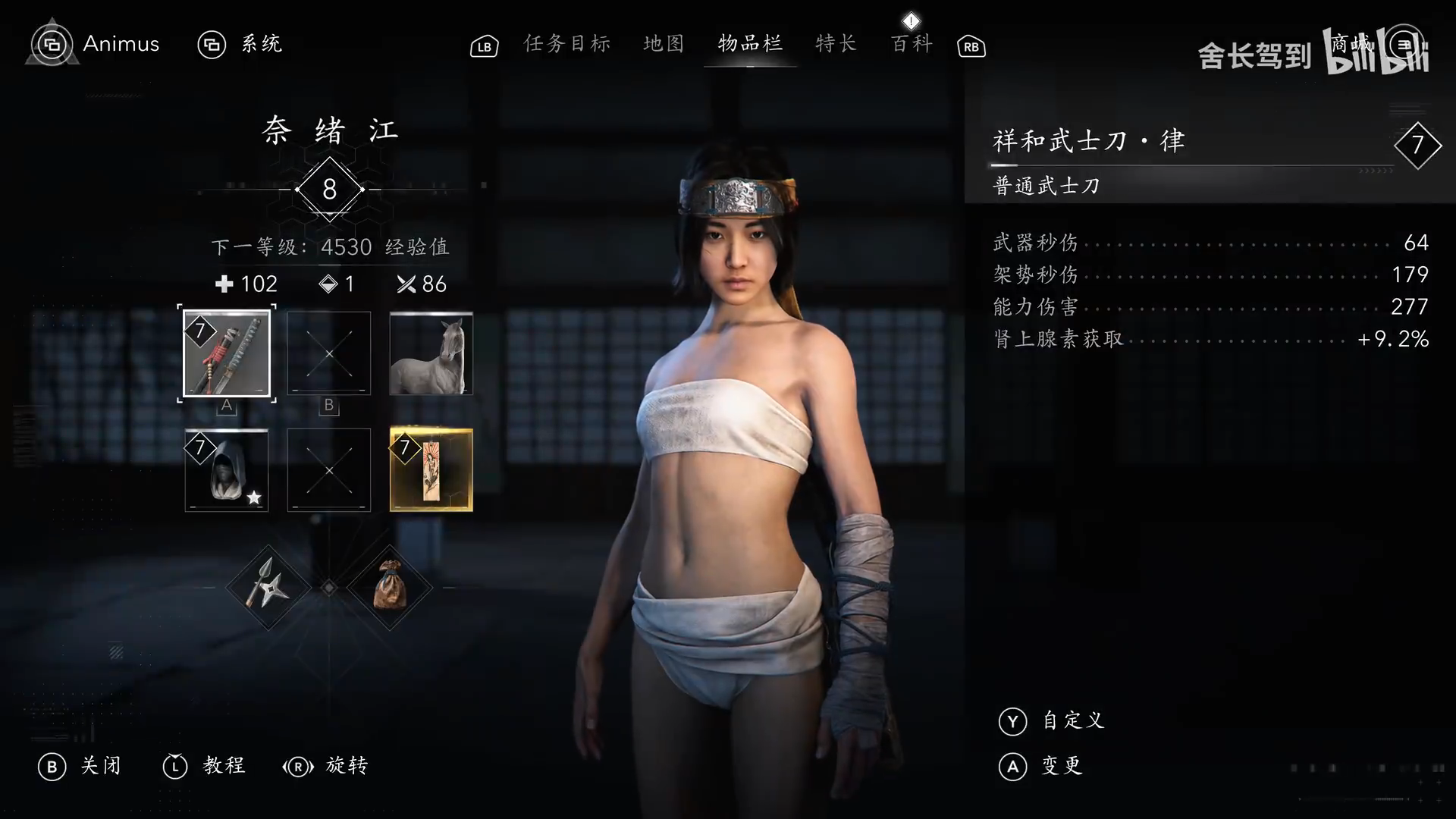Switch to the 特长 skills tab
The height and width of the screenshot is (819, 1456).
pos(835,44)
